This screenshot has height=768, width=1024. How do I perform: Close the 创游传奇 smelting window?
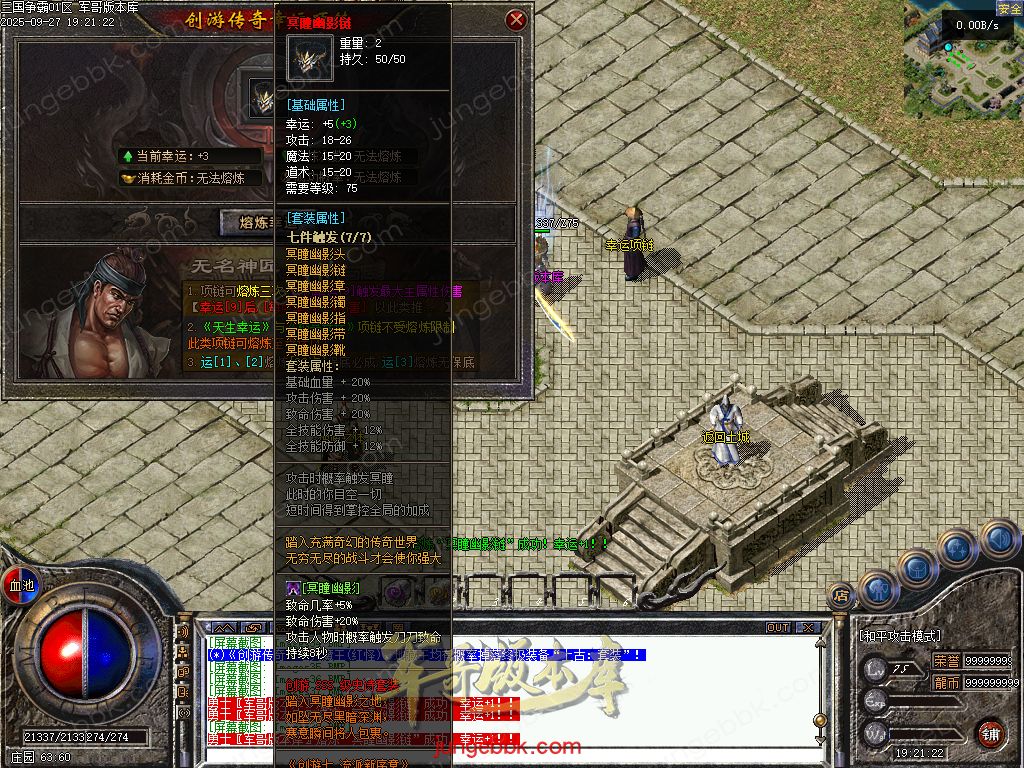516,20
